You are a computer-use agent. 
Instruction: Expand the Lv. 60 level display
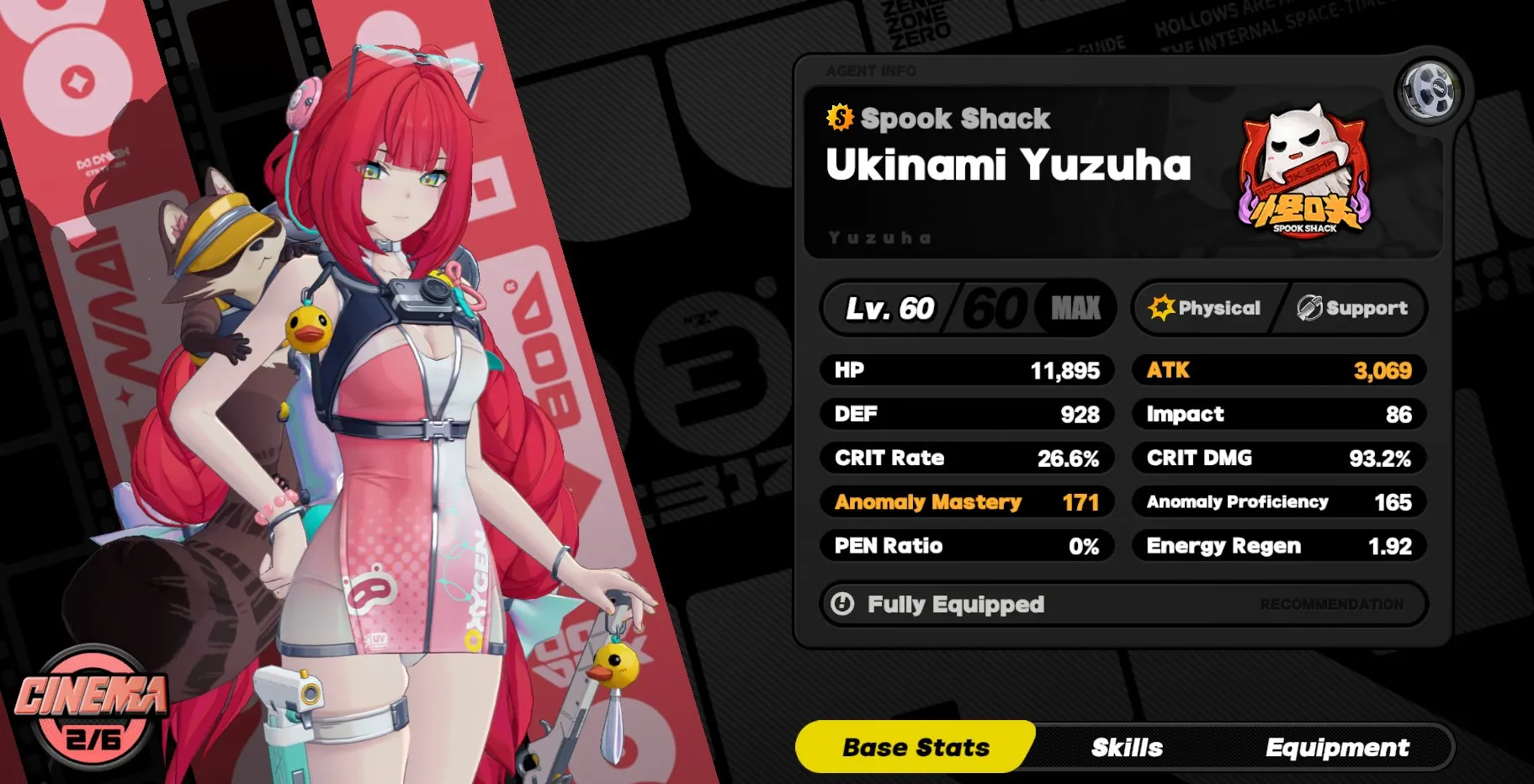889,308
